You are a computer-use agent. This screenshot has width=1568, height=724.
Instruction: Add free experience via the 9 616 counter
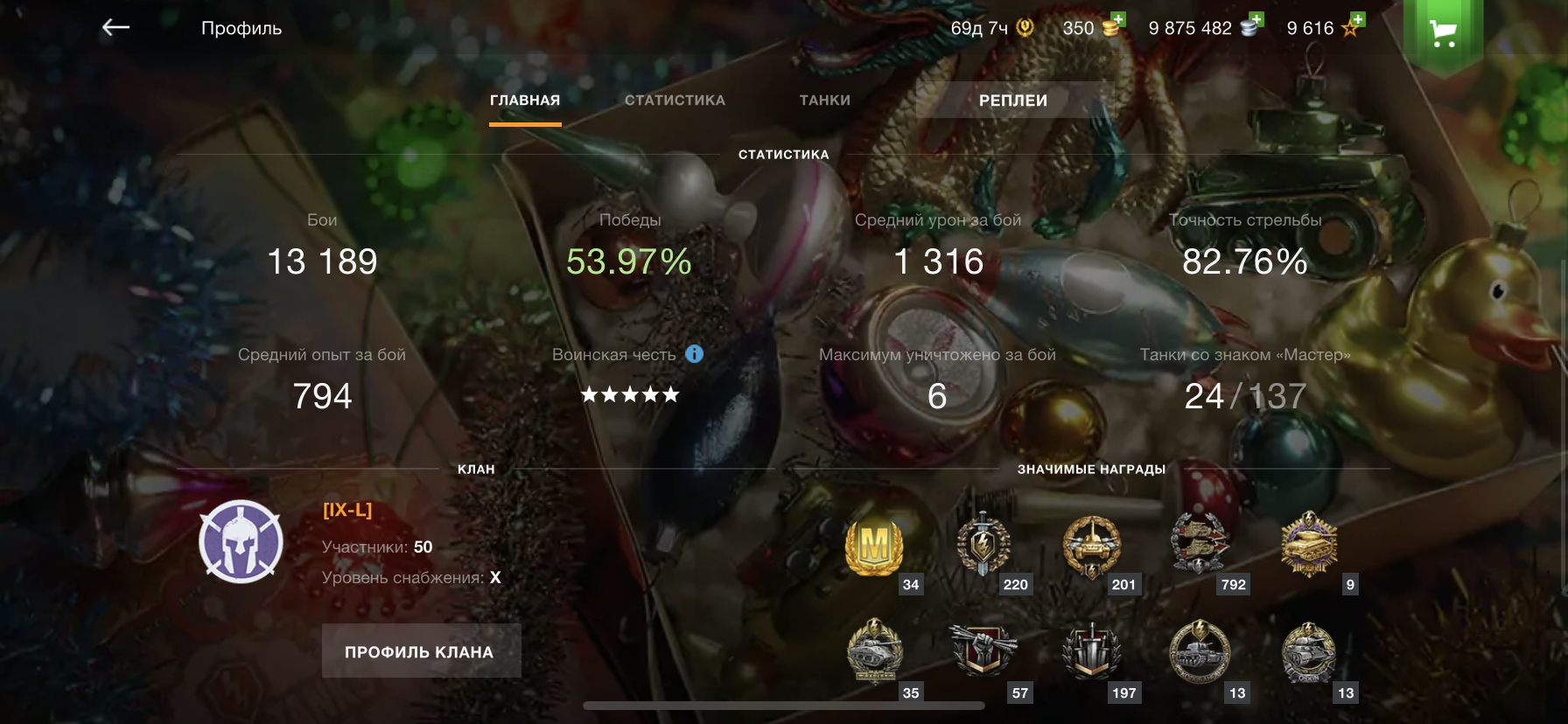click(x=1325, y=27)
